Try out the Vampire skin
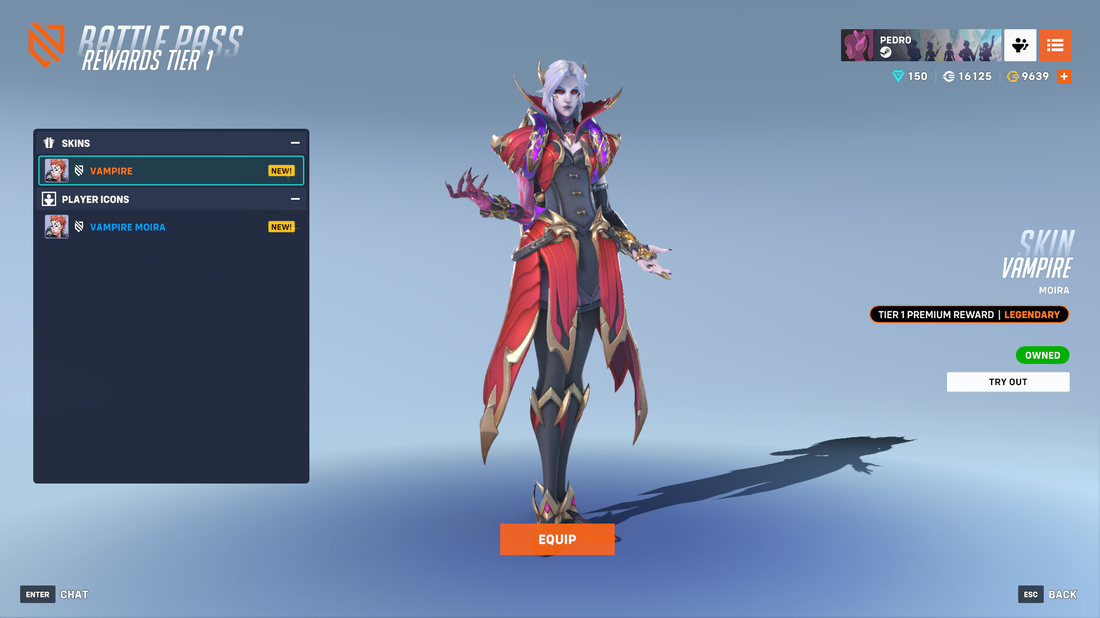The width and height of the screenshot is (1100, 618). (1008, 382)
